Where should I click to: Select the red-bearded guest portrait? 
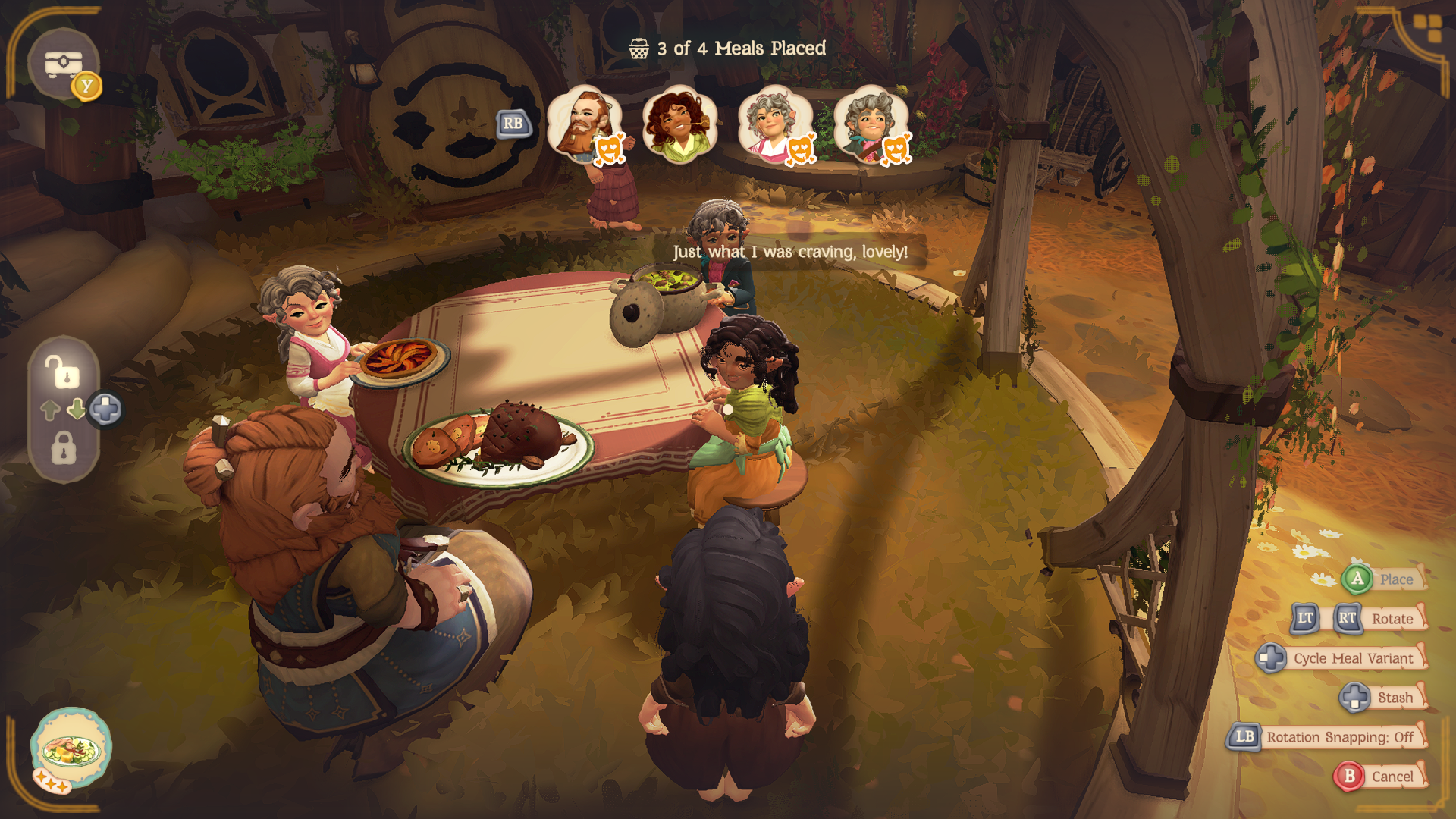click(x=584, y=124)
